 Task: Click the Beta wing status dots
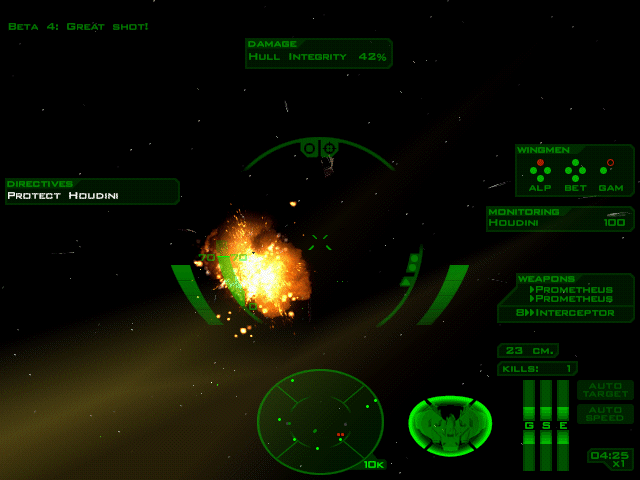[575, 170]
